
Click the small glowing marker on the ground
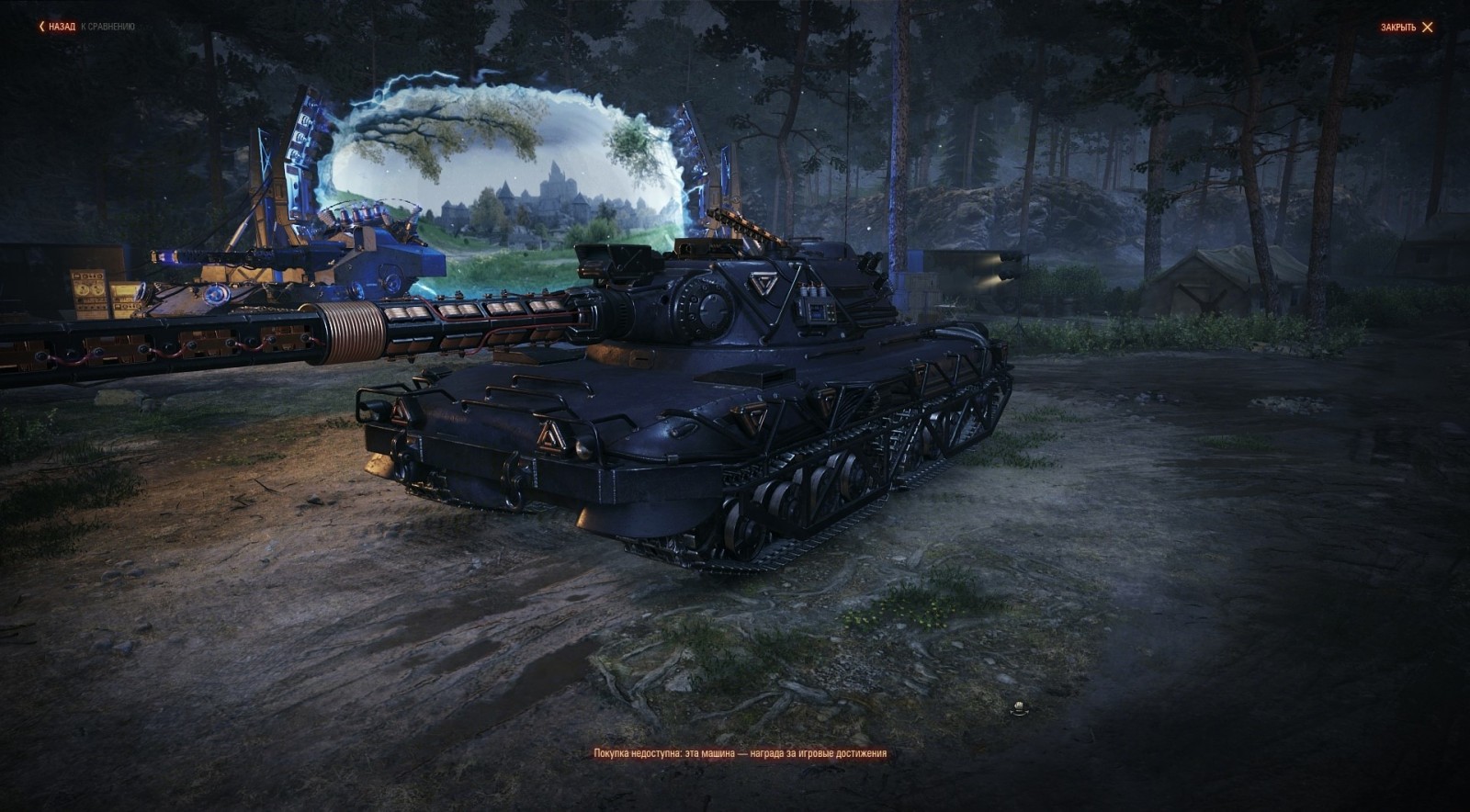[x=1019, y=707]
